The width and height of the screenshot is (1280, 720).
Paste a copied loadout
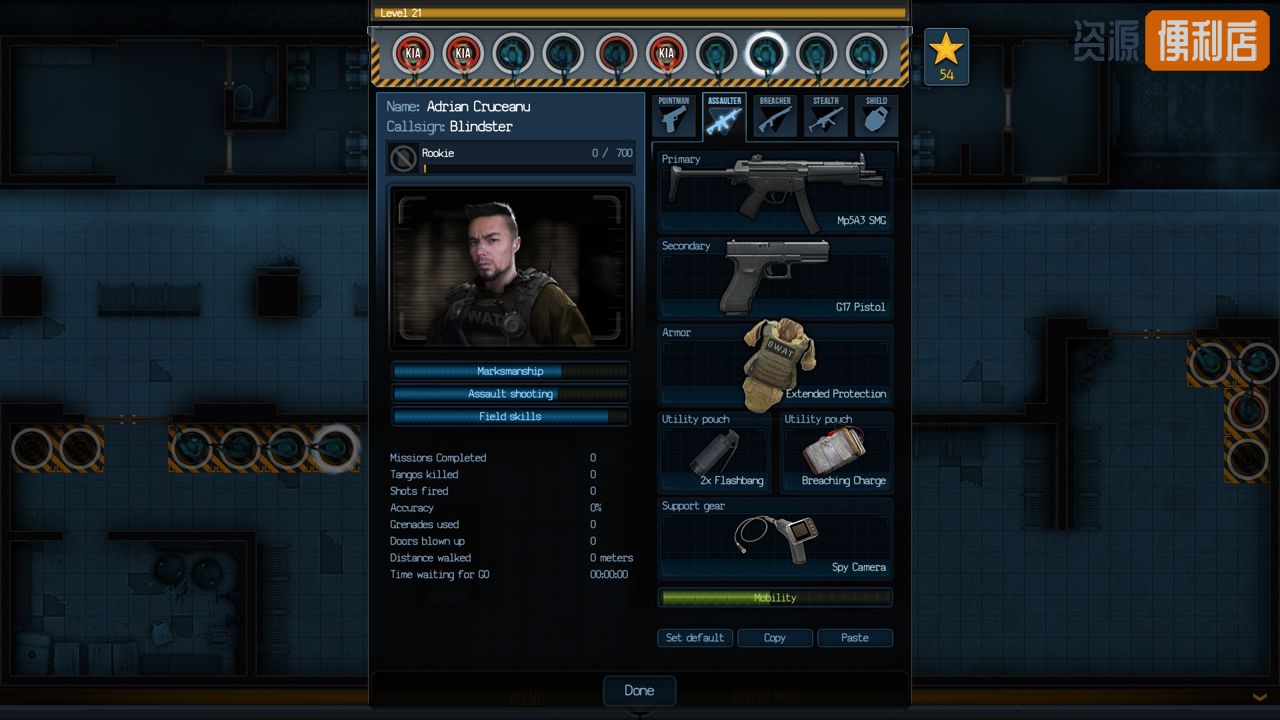pos(854,638)
